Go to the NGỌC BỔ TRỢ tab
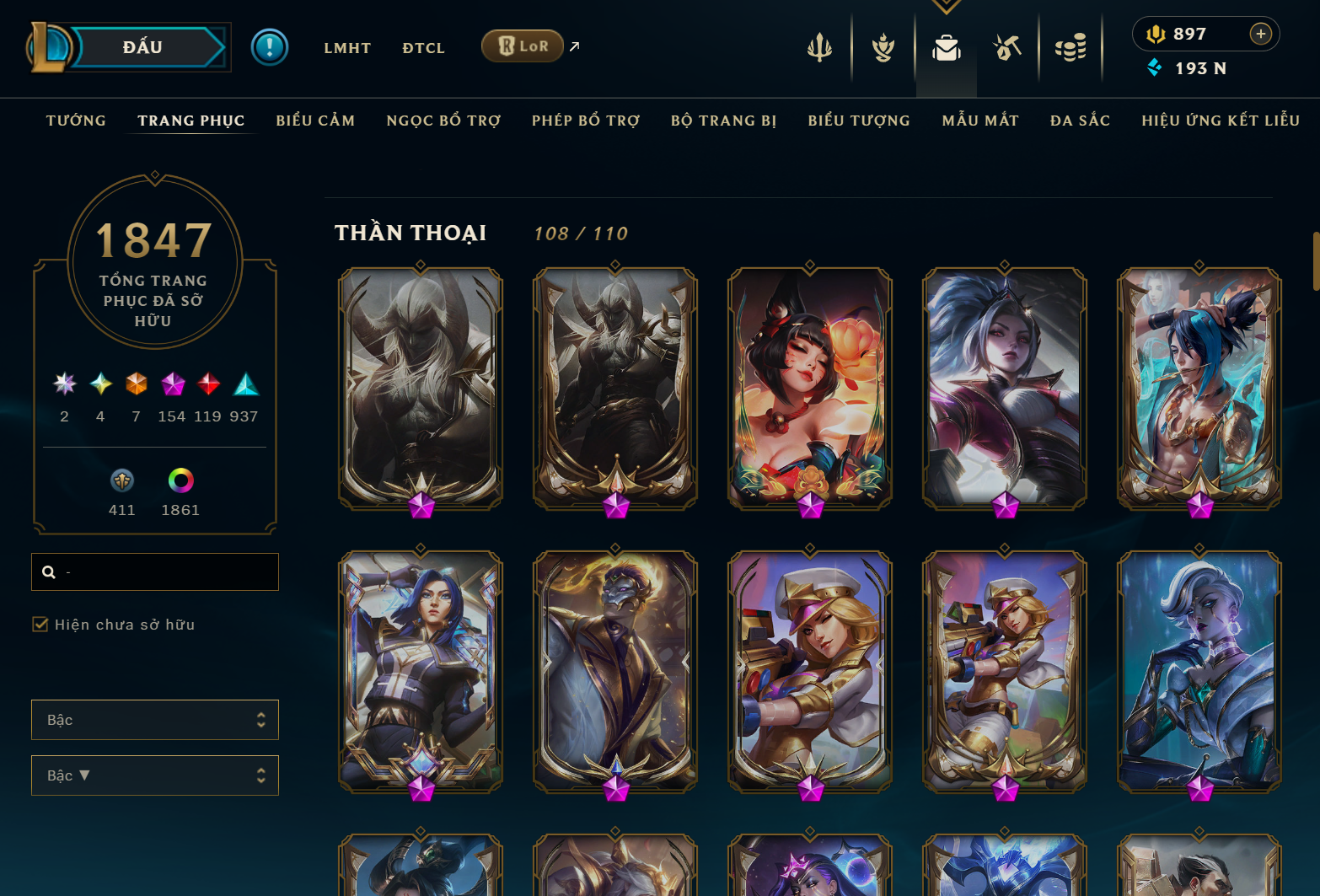 (x=443, y=121)
